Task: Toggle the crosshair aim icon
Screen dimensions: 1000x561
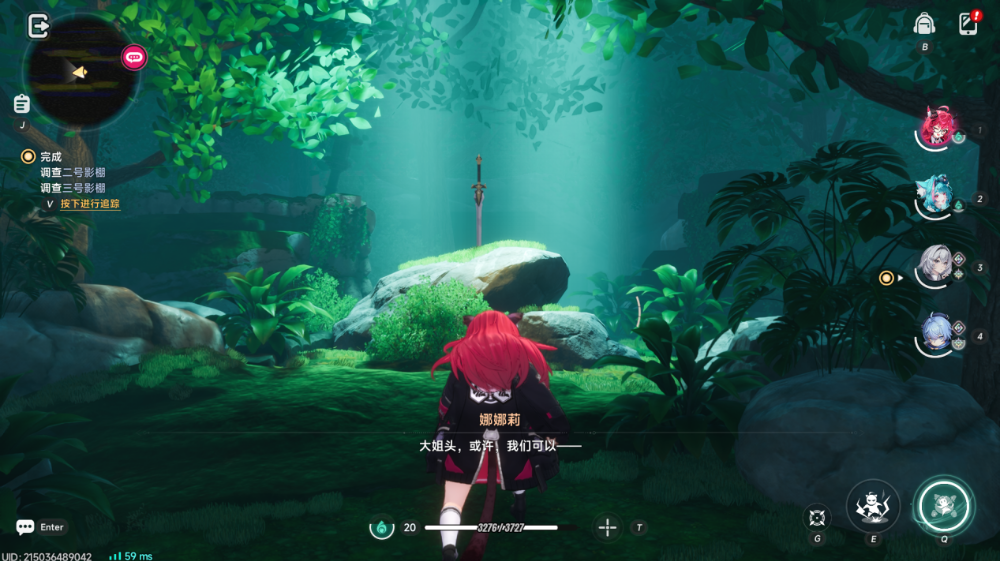Action: [x=607, y=527]
